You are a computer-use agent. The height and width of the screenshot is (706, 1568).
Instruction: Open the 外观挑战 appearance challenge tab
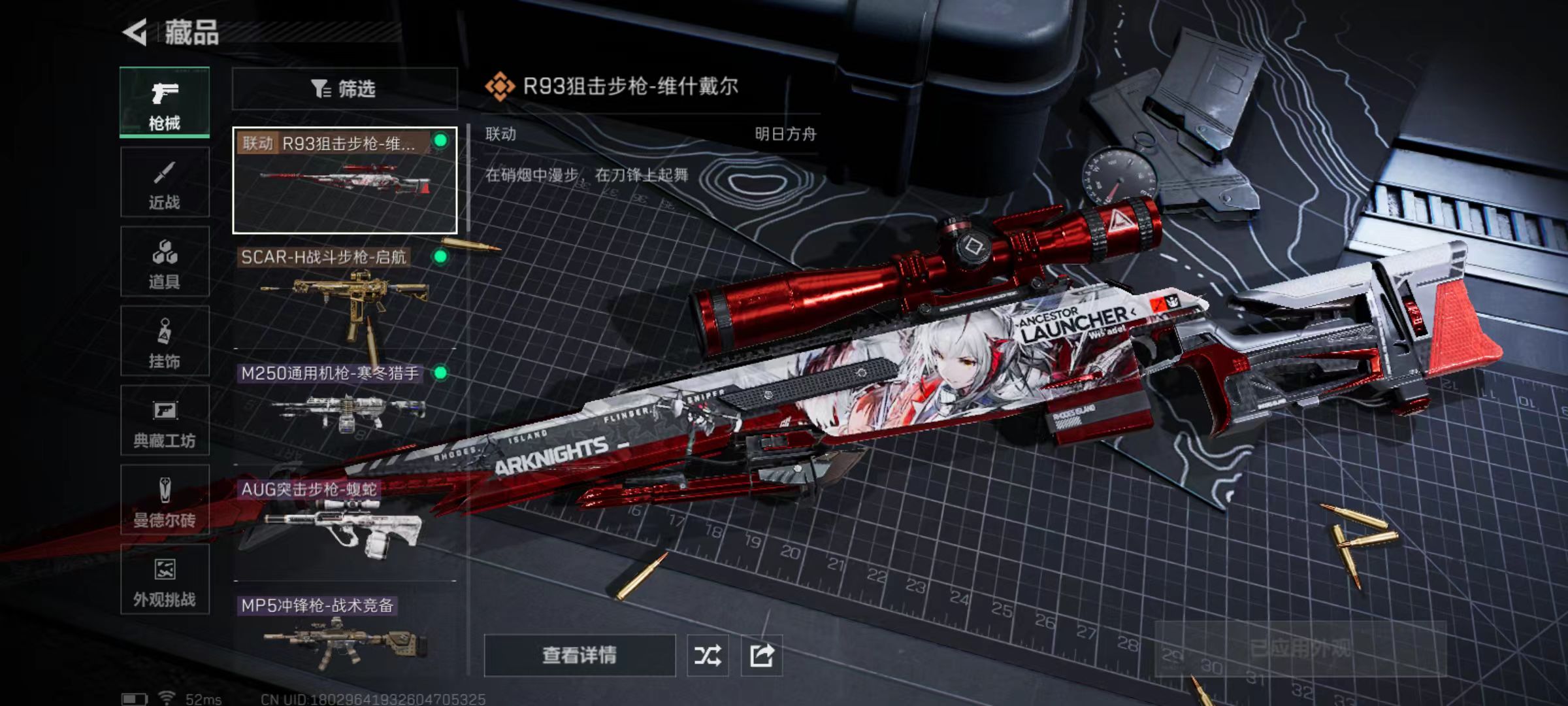tap(165, 580)
